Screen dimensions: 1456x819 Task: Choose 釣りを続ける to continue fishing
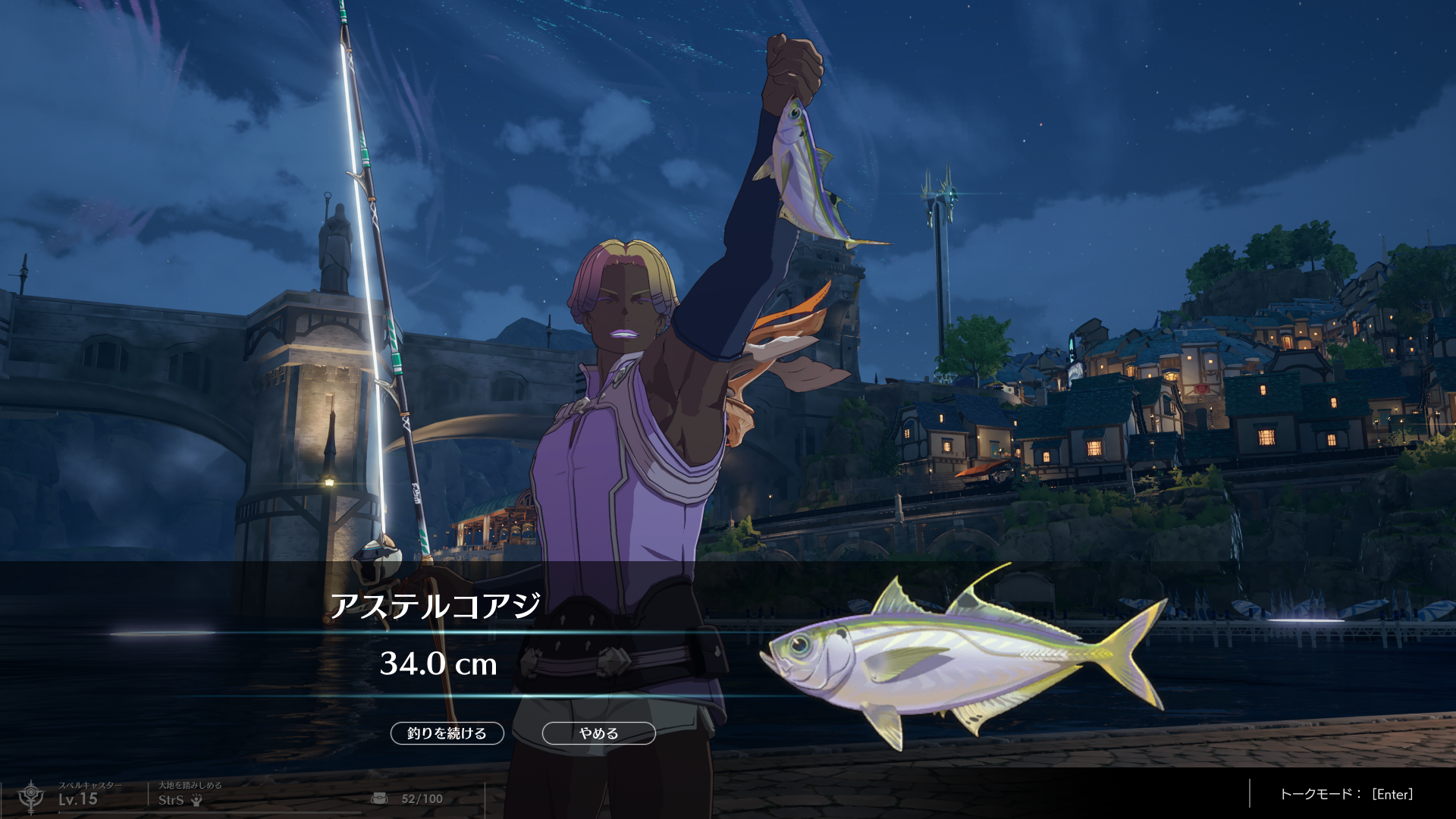coord(447,733)
